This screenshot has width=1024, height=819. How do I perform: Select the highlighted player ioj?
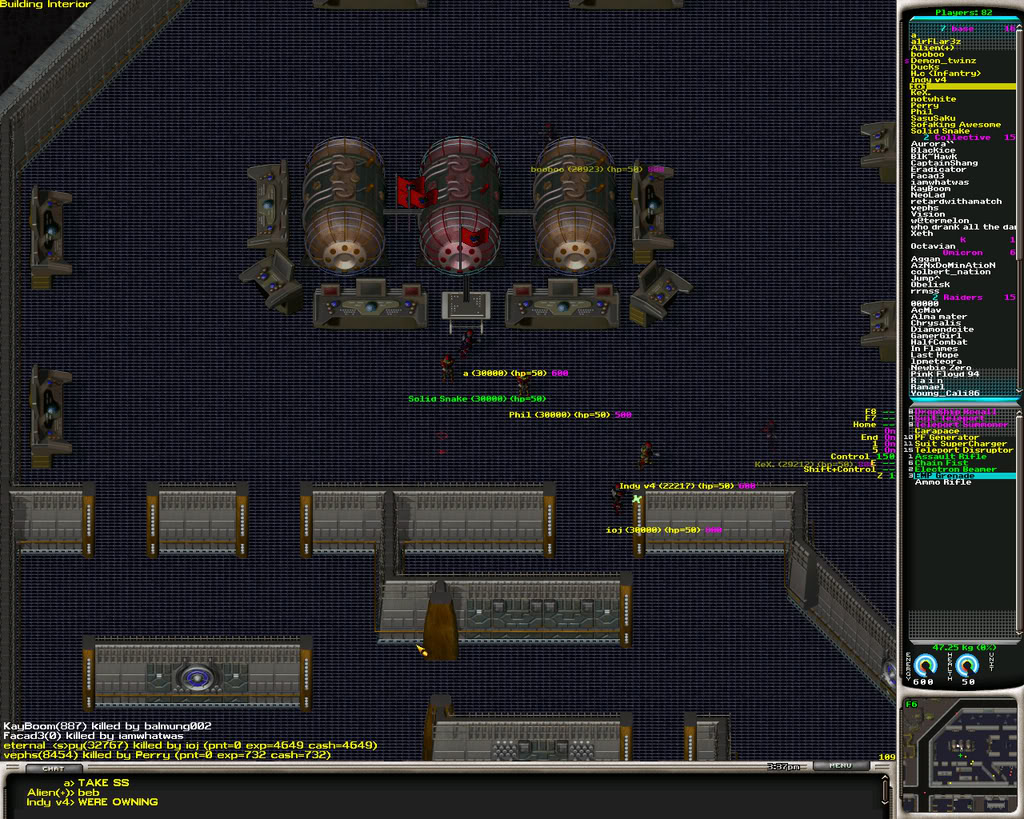pos(920,87)
